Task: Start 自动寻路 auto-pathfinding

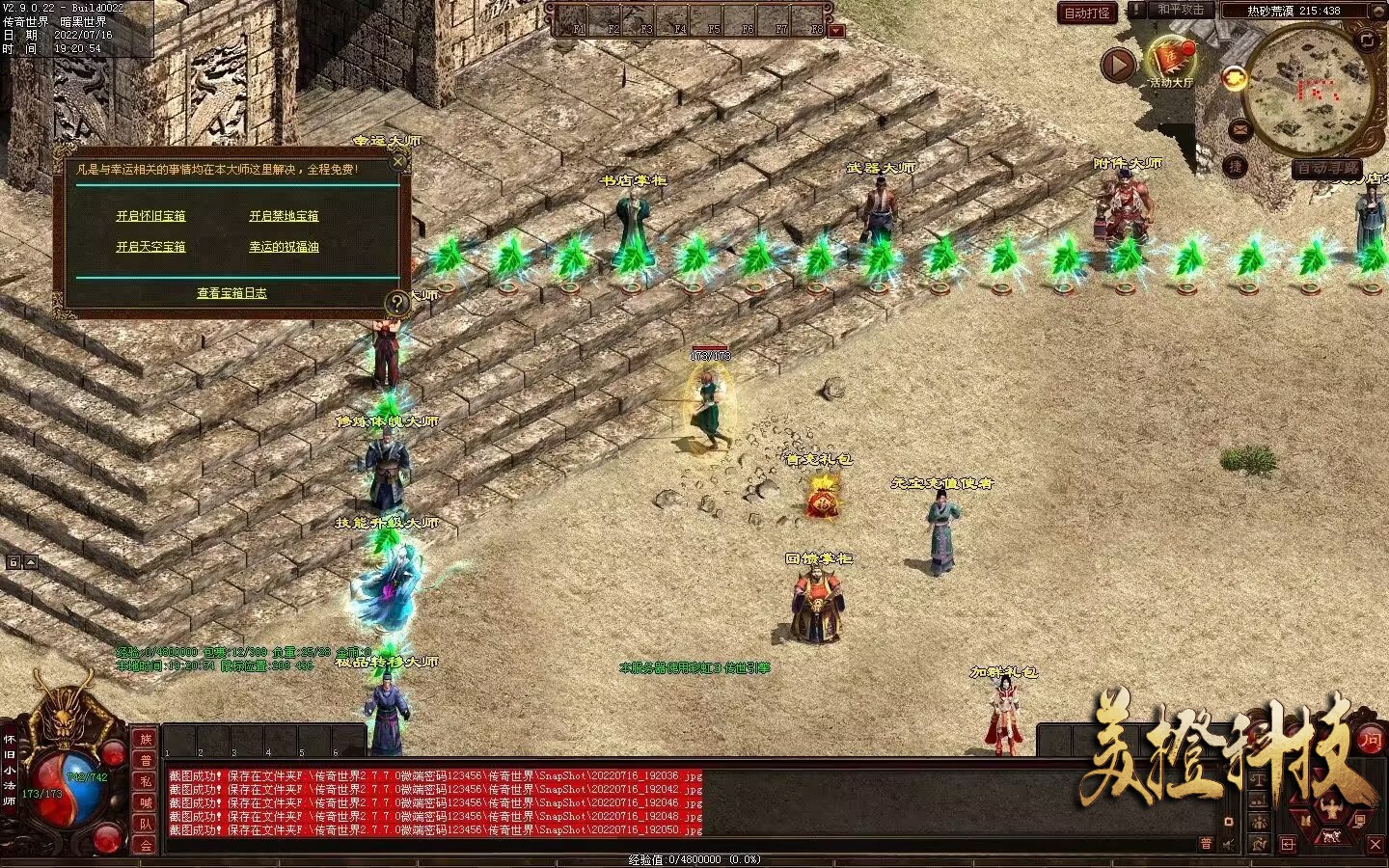Action: [1328, 169]
